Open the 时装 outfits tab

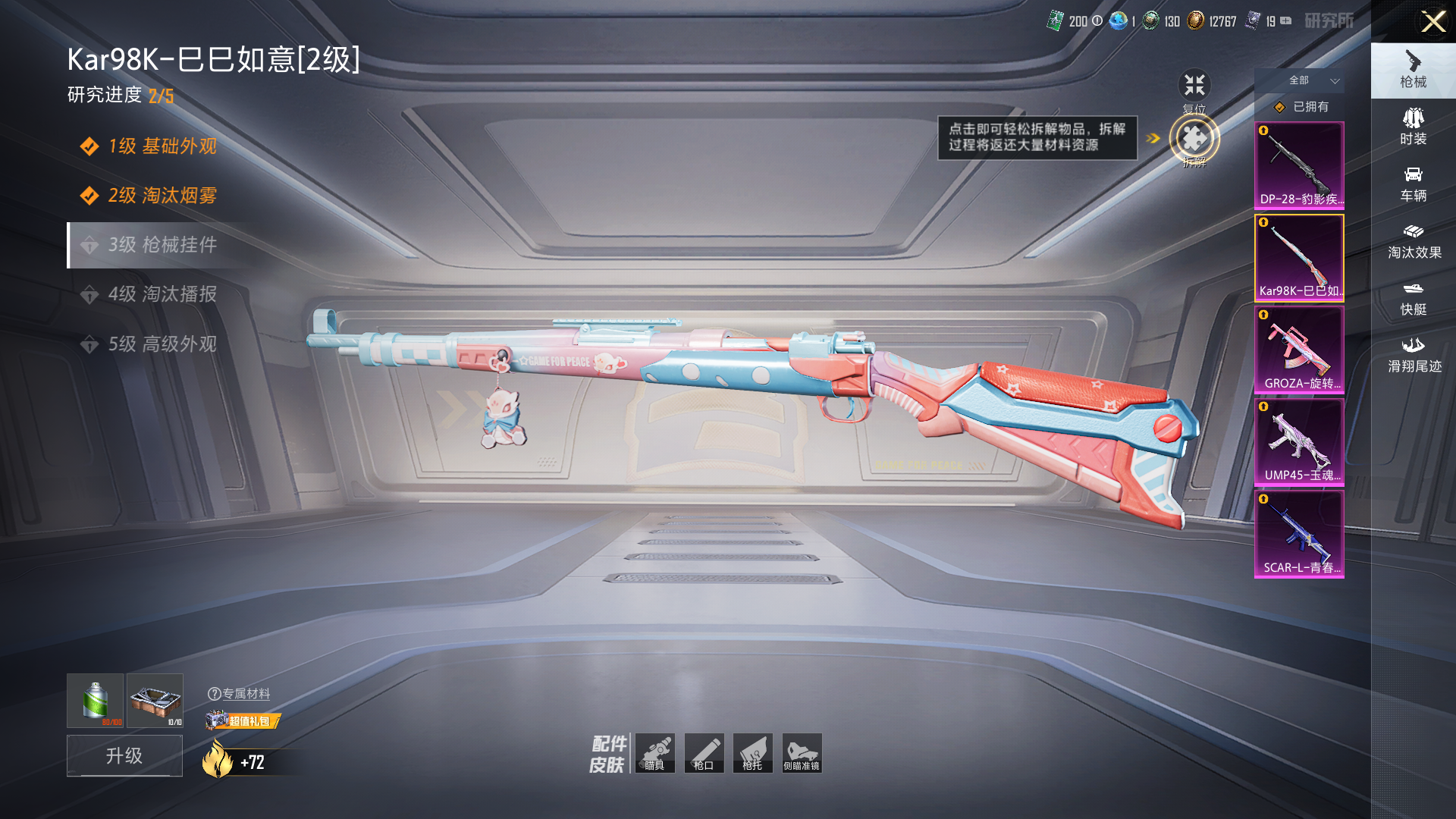pyautogui.click(x=1413, y=127)
